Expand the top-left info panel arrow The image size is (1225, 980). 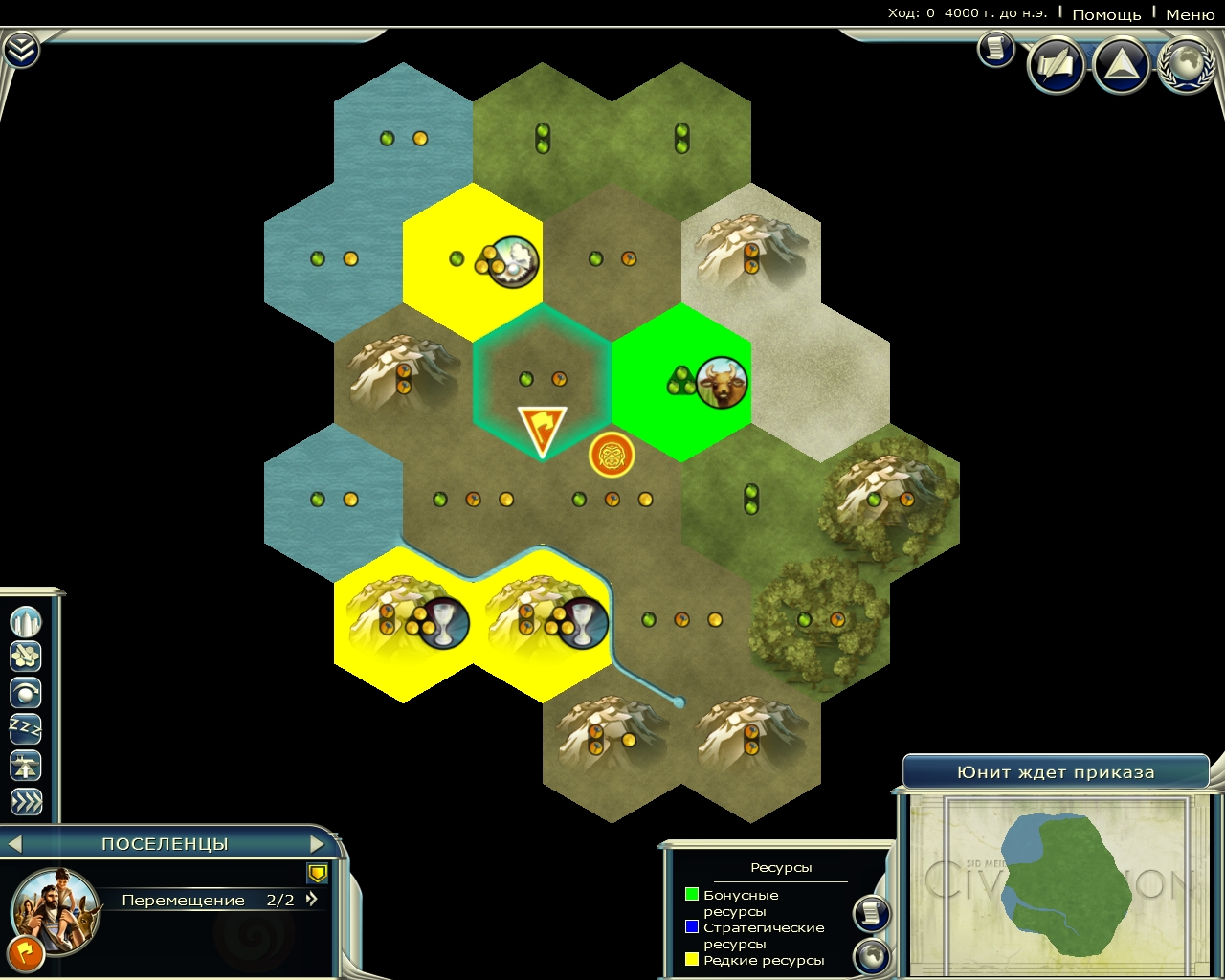point(21,50)
